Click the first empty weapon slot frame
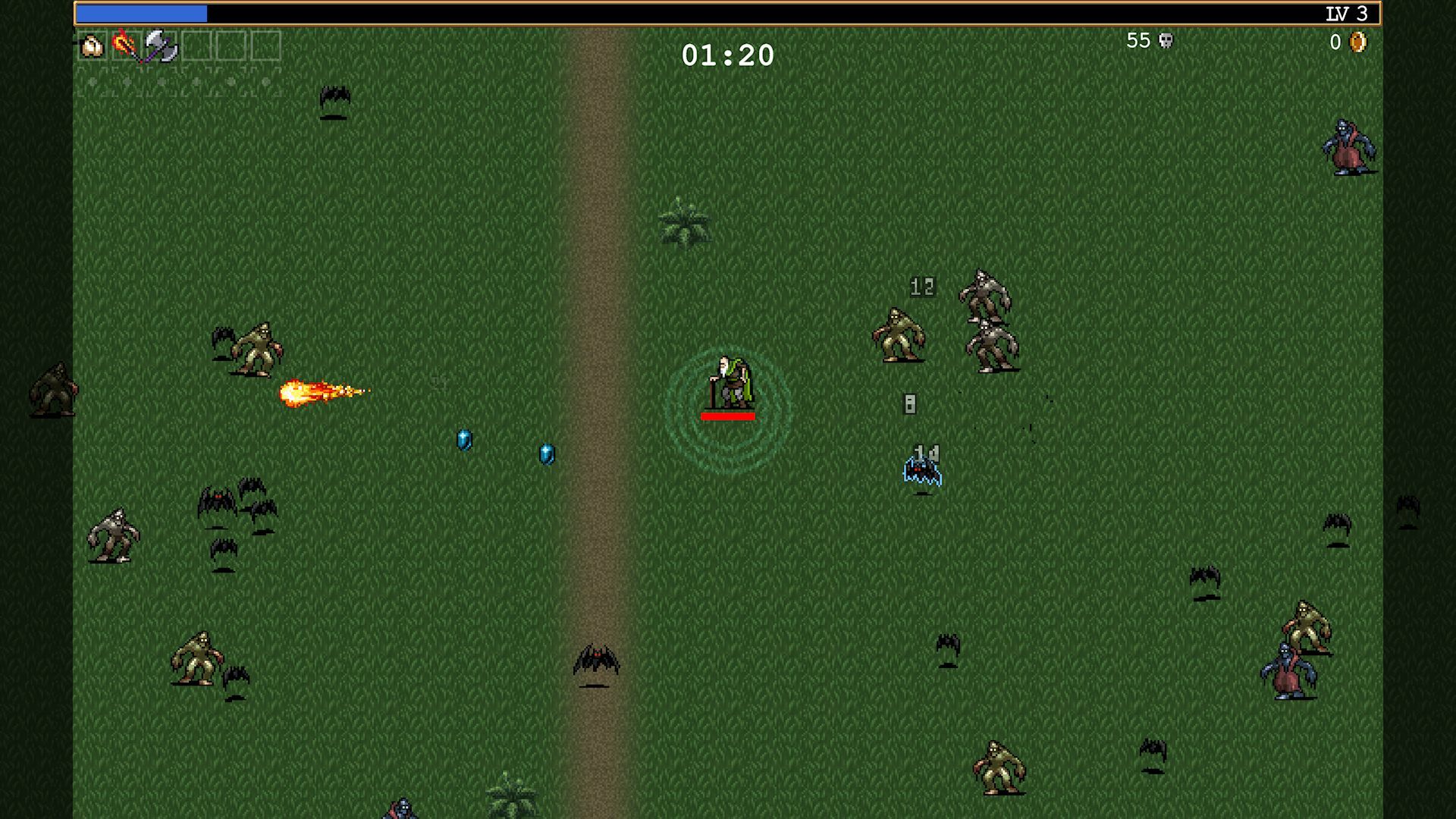The image size is (1456, 819). pyautogui.click(x=196, y=47)
